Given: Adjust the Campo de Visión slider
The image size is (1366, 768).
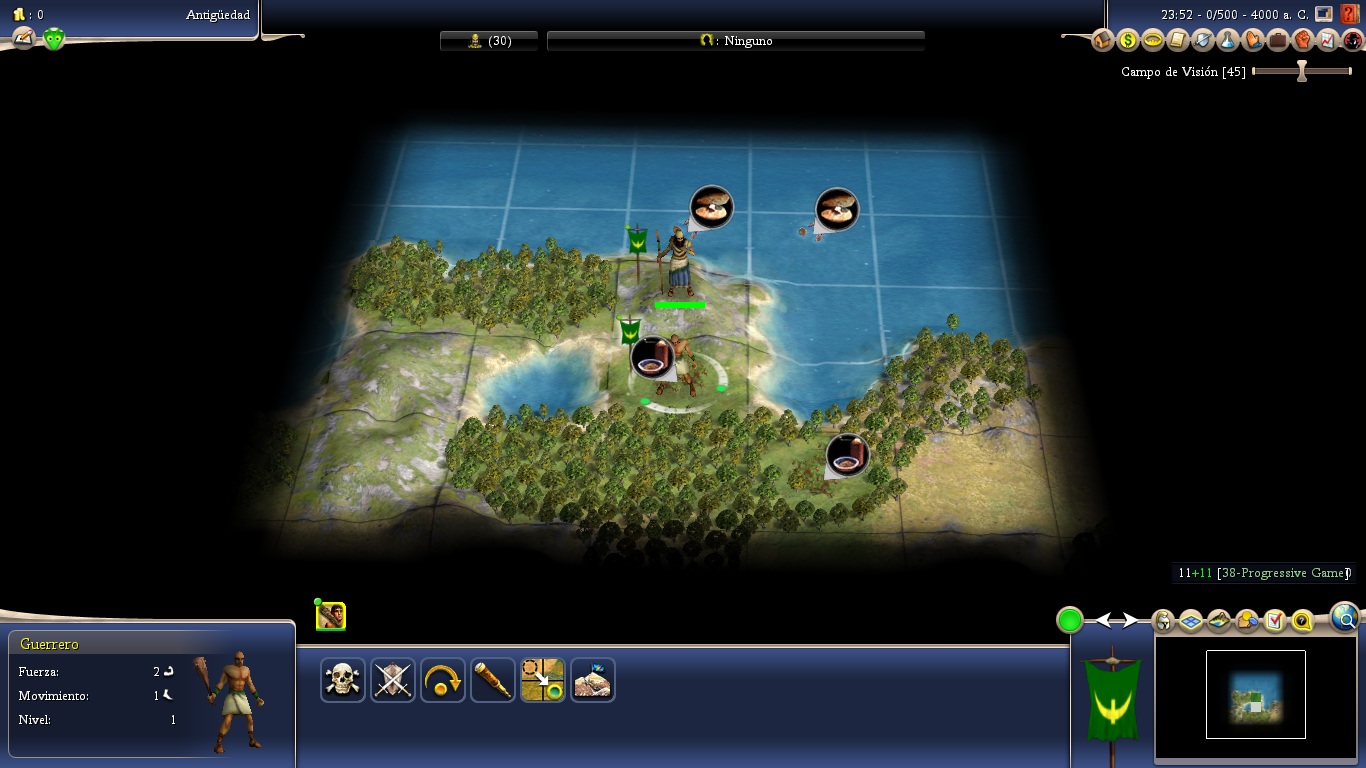Looking at the screenshot, I should (x=1301, y=72).
